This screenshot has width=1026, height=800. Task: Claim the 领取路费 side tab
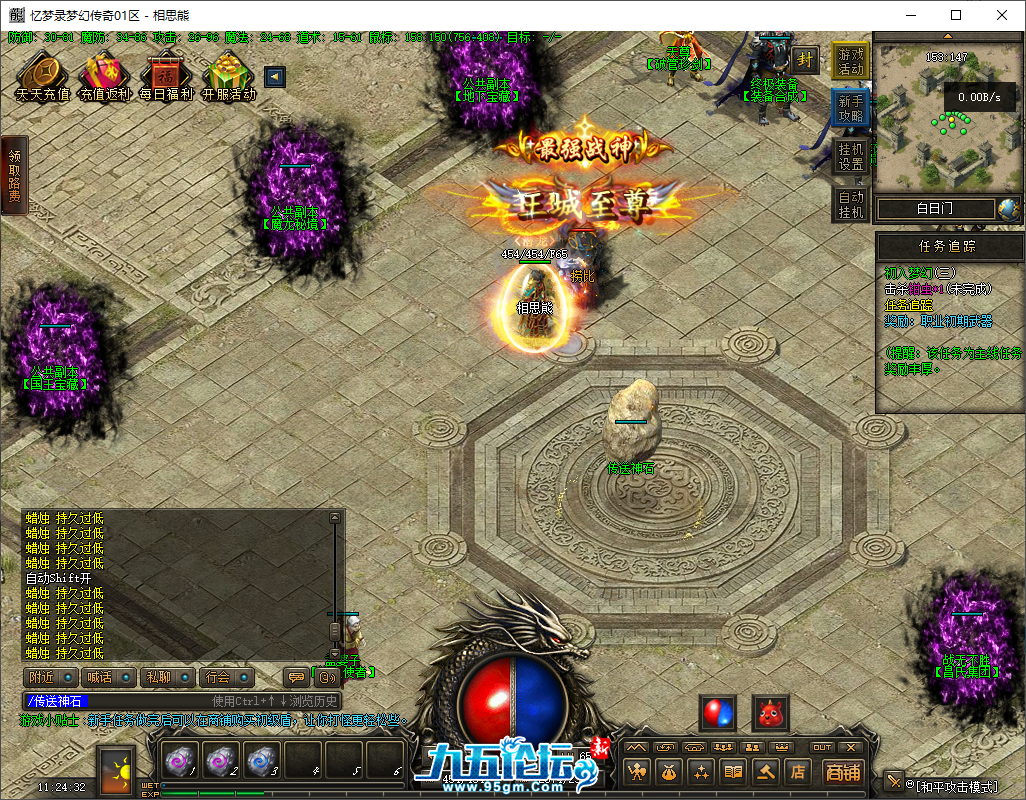coord(14,177)
